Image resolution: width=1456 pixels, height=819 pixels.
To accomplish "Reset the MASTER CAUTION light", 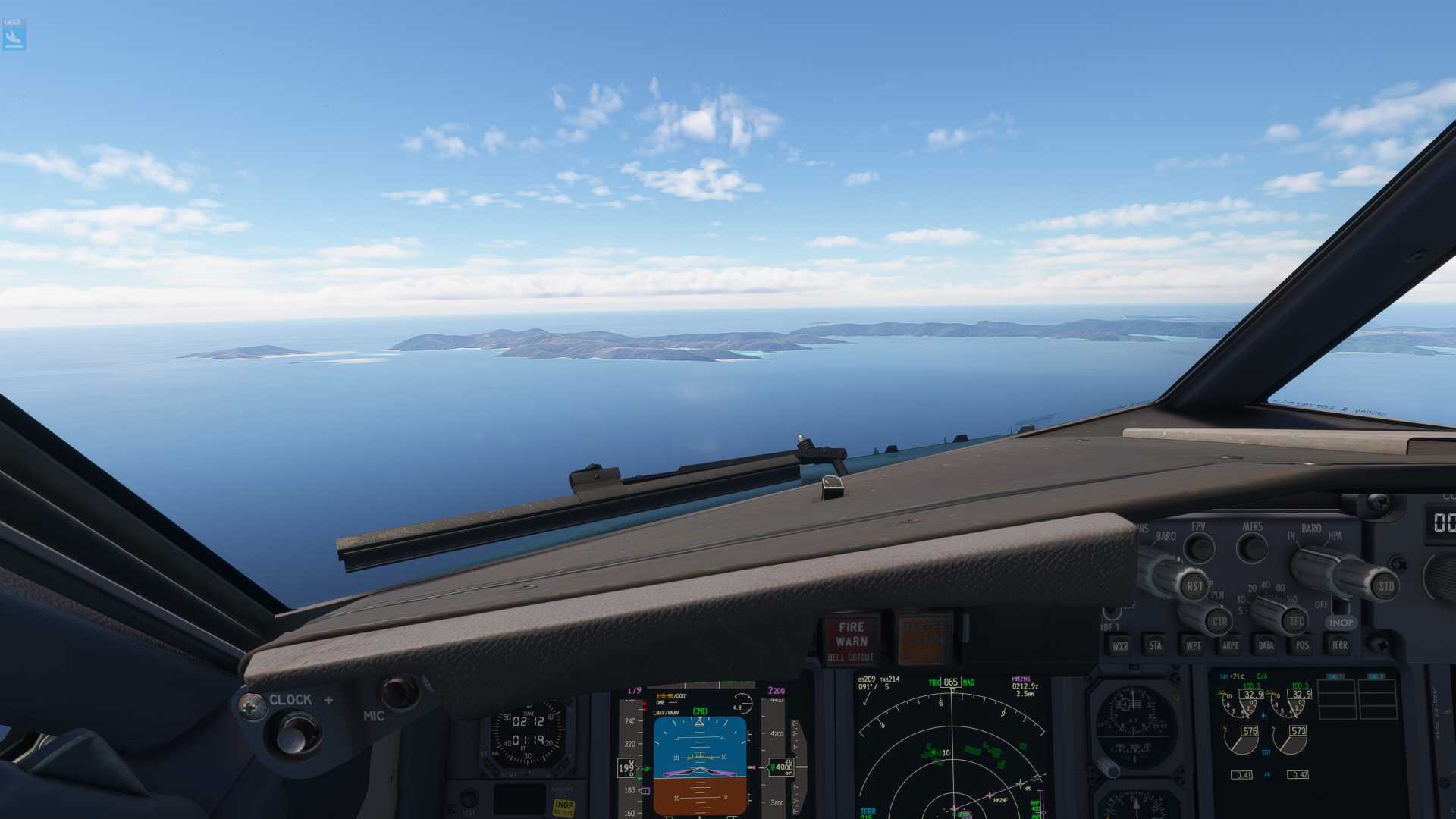I will (x=923, y=639).
